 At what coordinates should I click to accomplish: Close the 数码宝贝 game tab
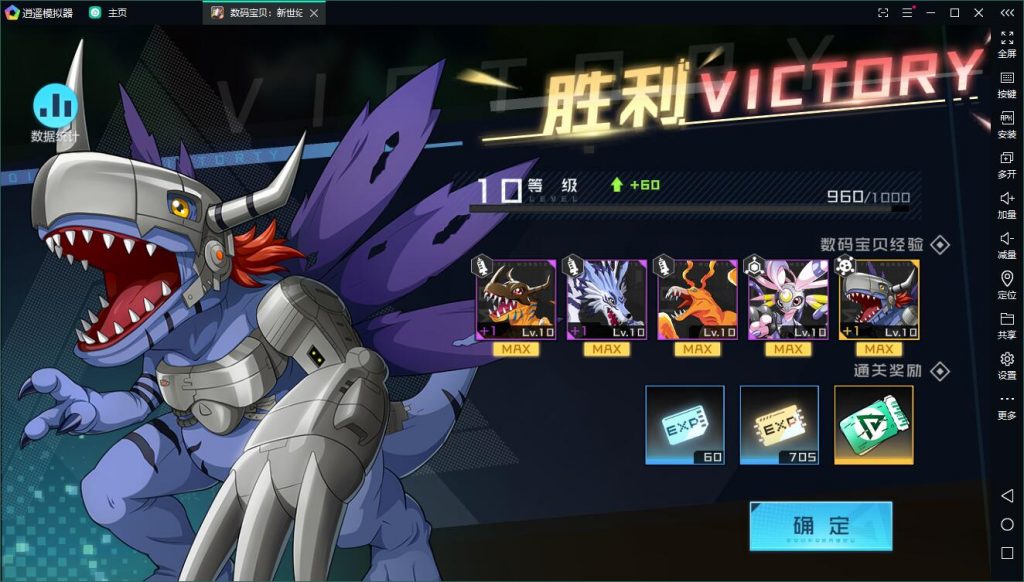click(314, 13)
